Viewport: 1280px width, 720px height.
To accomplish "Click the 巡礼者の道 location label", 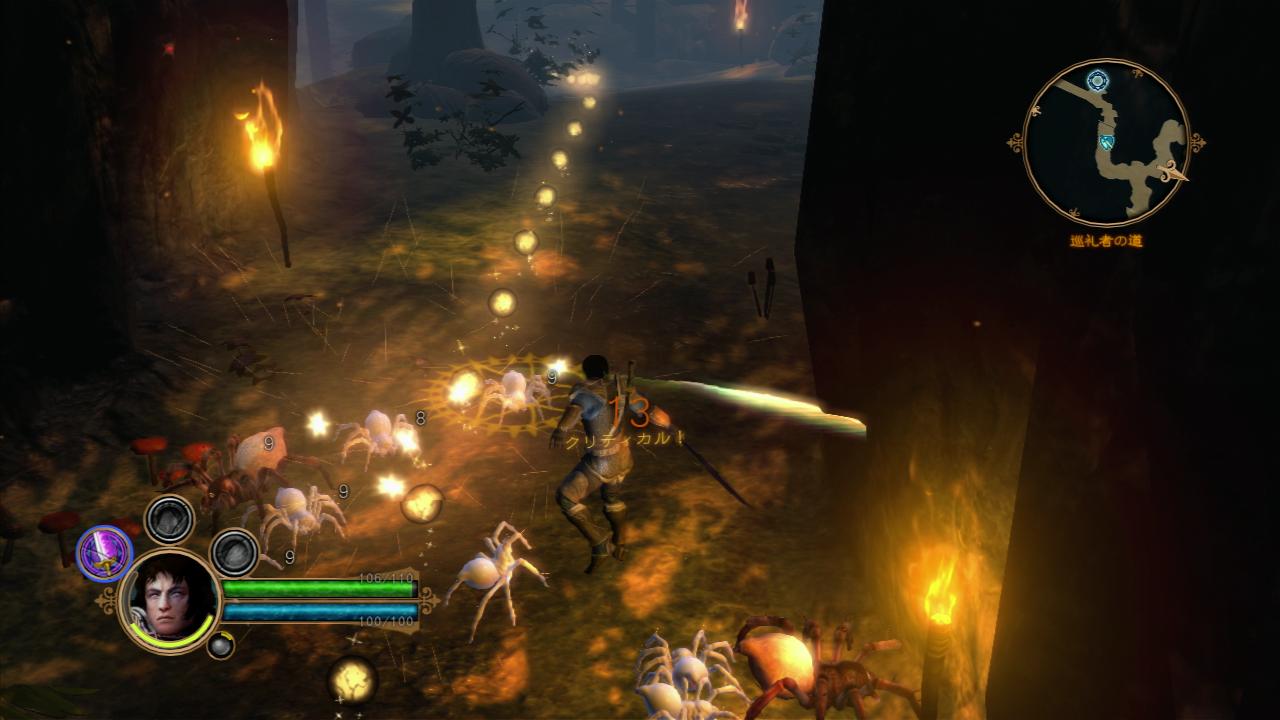I will click(1105, 241).
